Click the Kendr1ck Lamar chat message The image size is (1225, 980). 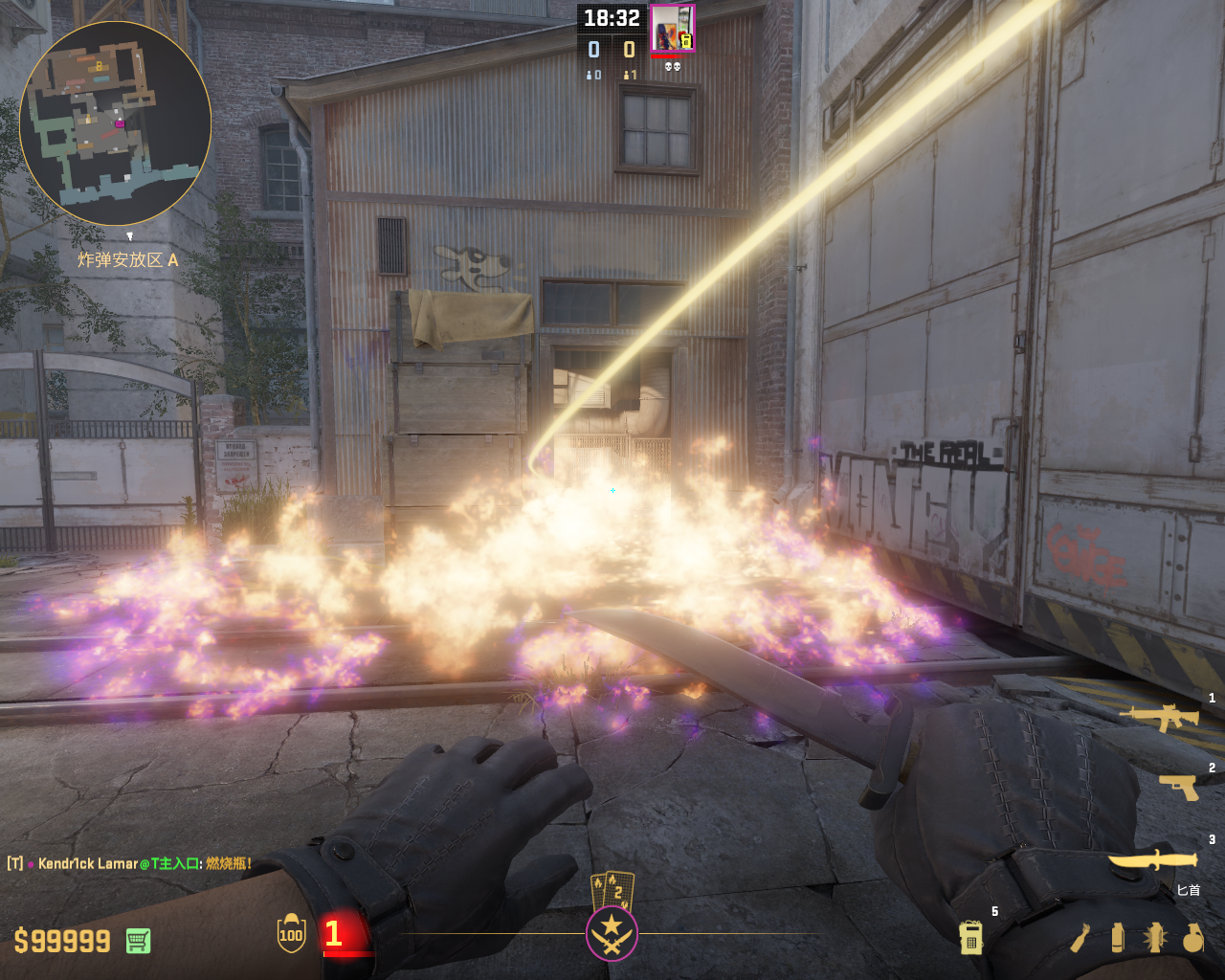pyautogui.click(x=130, y=863)
